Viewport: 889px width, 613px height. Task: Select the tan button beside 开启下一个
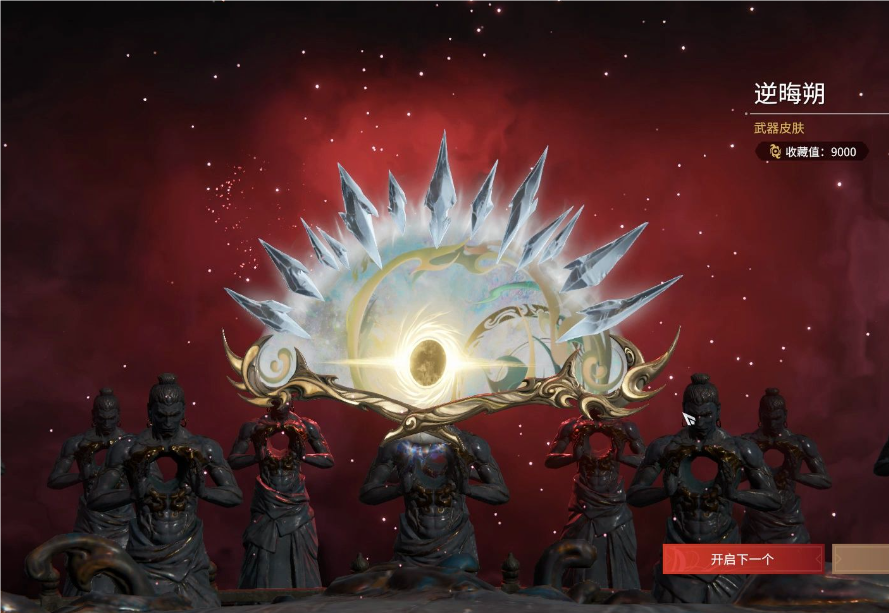[x=861, y=559]
